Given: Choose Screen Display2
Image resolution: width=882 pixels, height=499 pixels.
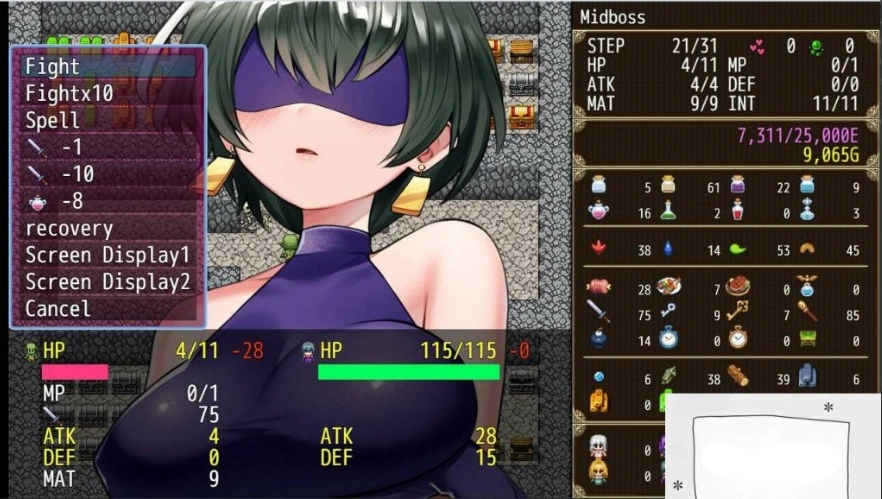Looking at the screenshot, I should [107, 282].
